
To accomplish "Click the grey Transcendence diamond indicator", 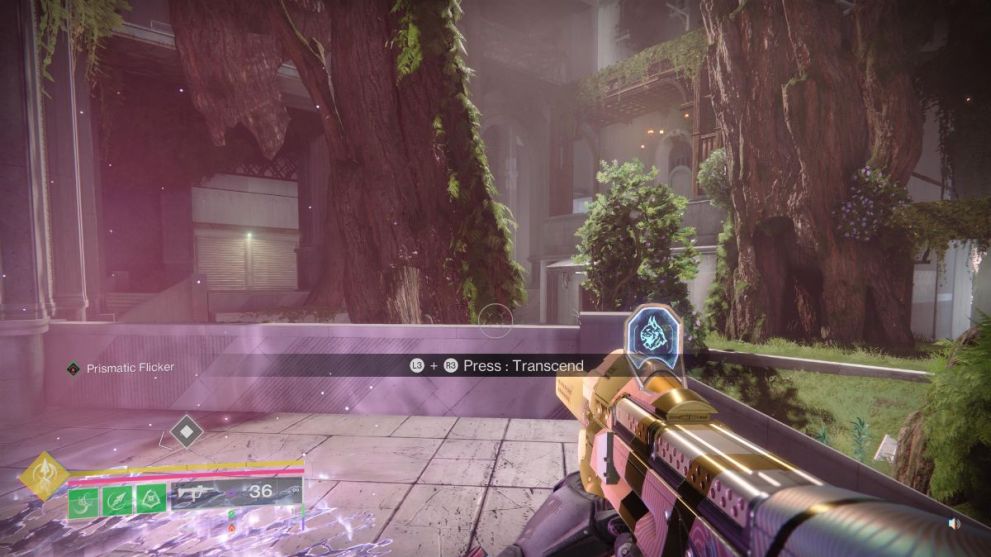I will 186,431.
